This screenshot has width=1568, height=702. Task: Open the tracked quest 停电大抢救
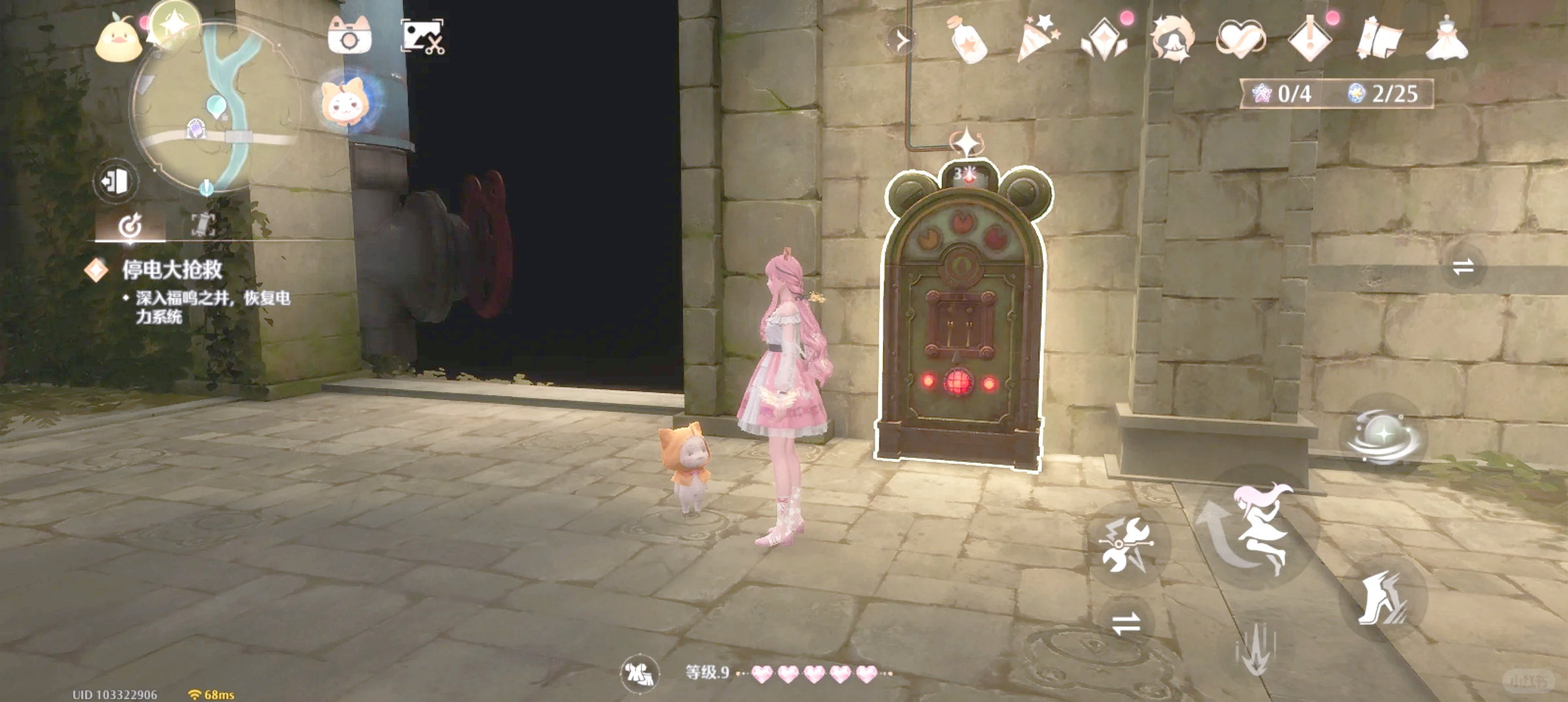pyautogui.click(x=172, y=270)
